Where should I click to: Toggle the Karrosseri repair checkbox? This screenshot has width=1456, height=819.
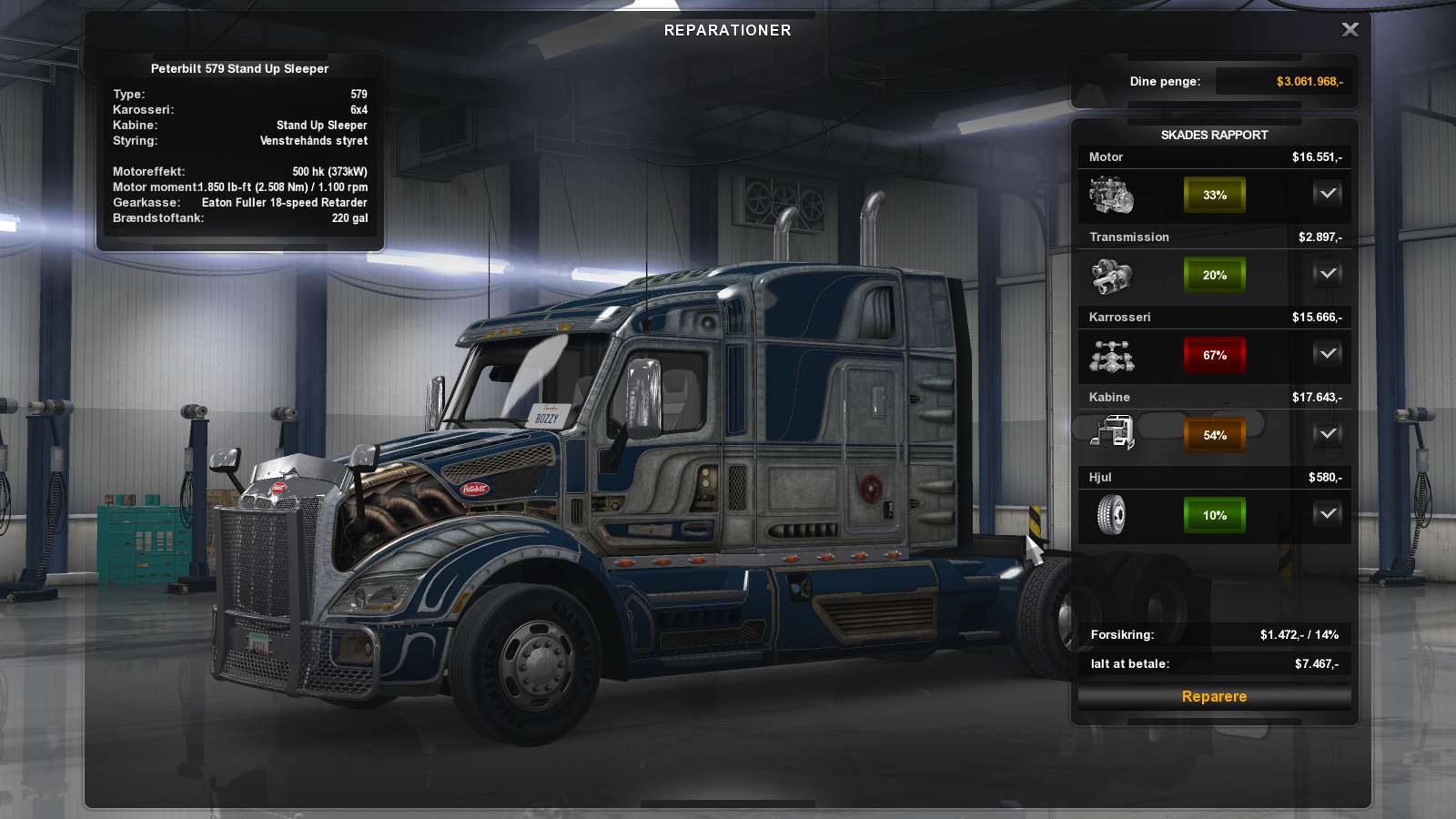[x=1328, y=354]
